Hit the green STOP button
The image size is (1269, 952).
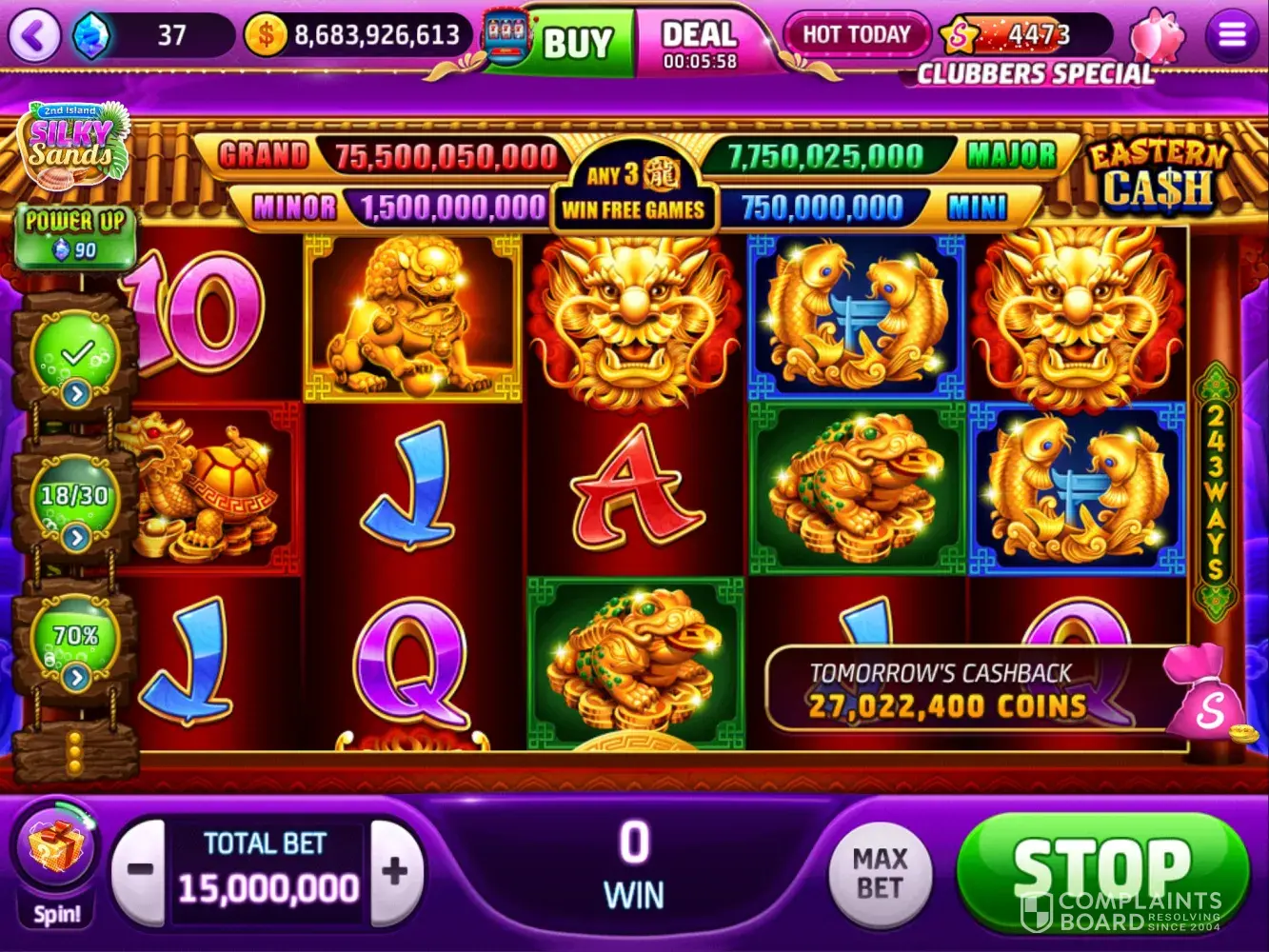1101,871
